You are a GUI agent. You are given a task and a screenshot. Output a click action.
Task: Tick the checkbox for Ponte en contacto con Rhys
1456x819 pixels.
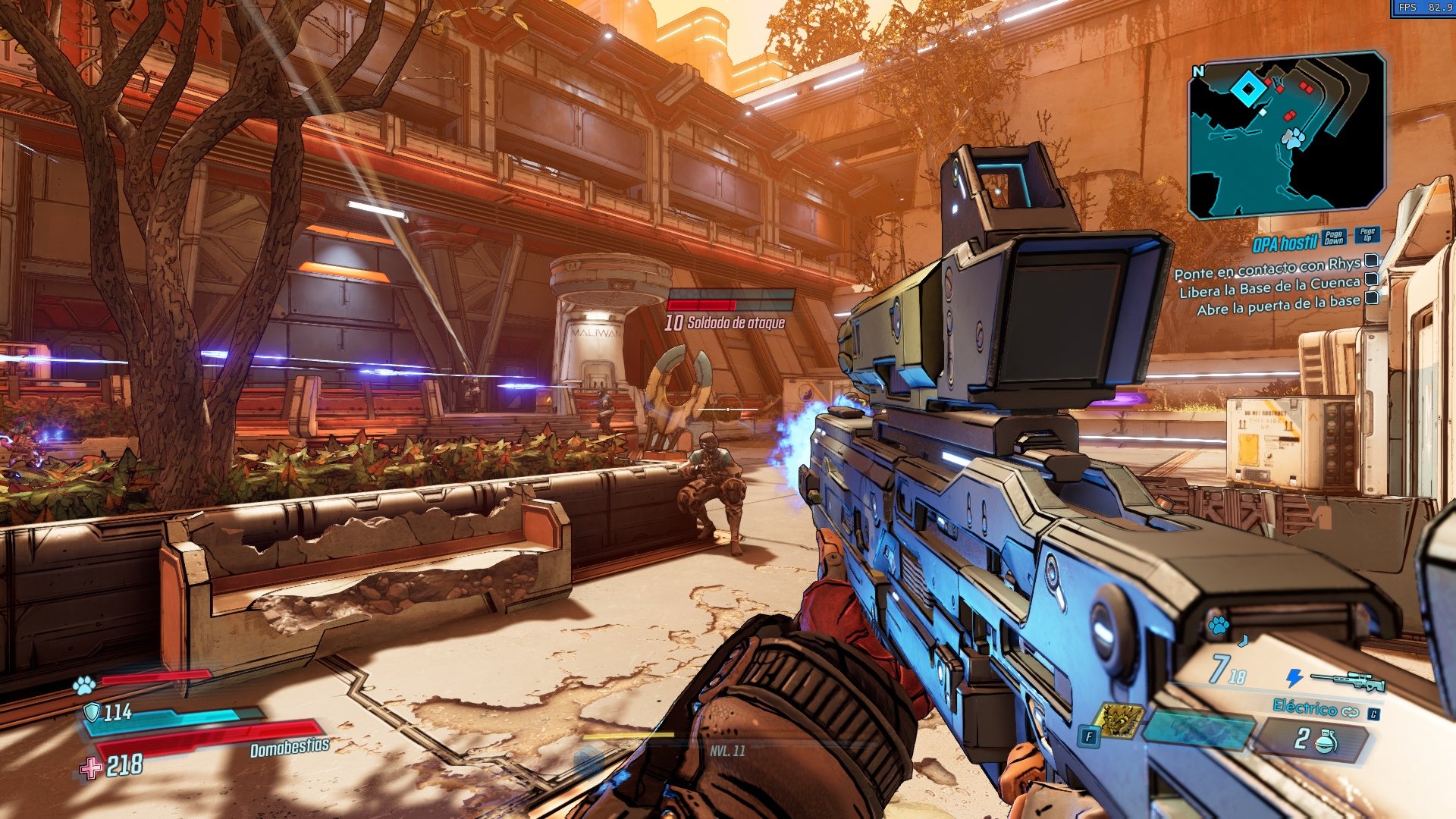pos(1371,262)
